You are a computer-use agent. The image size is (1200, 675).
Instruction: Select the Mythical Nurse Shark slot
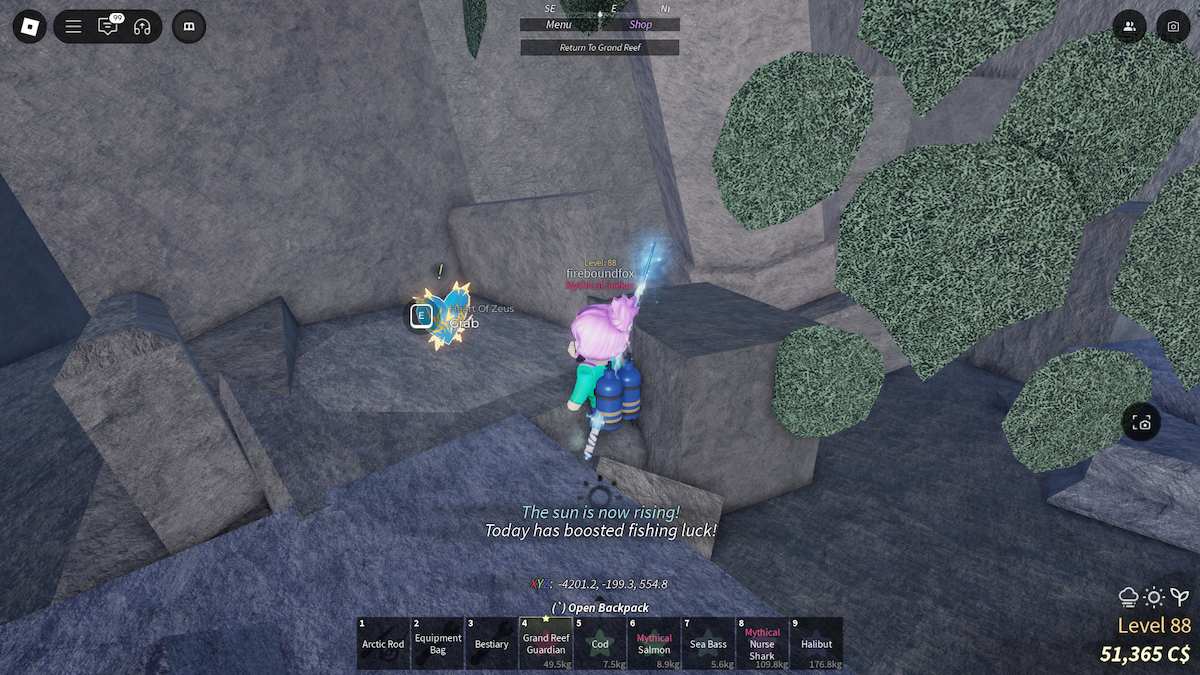pyautogui.click(x=762, y=643)
